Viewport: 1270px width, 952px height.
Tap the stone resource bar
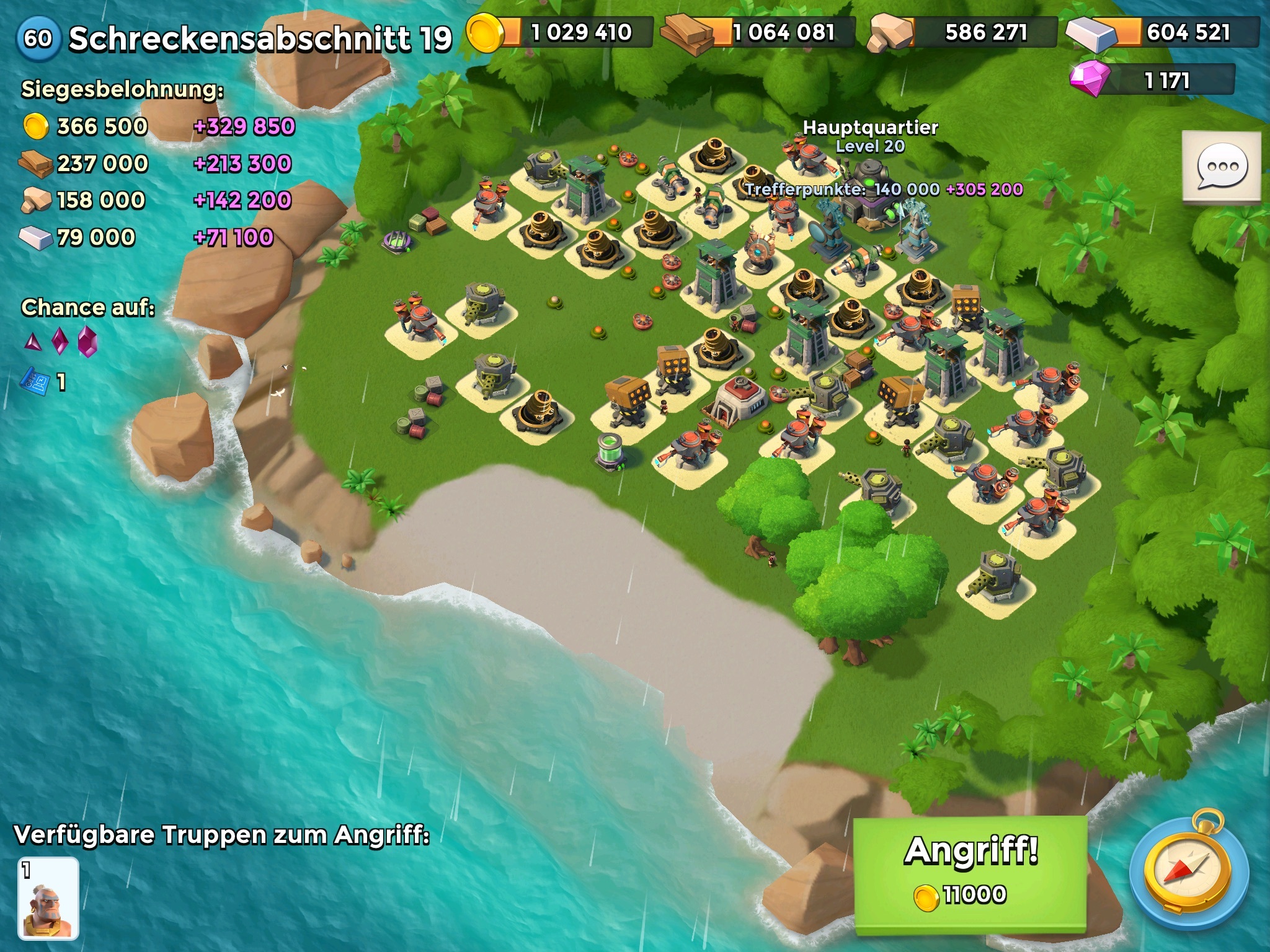pyautogui.click(x=964, y=32)
